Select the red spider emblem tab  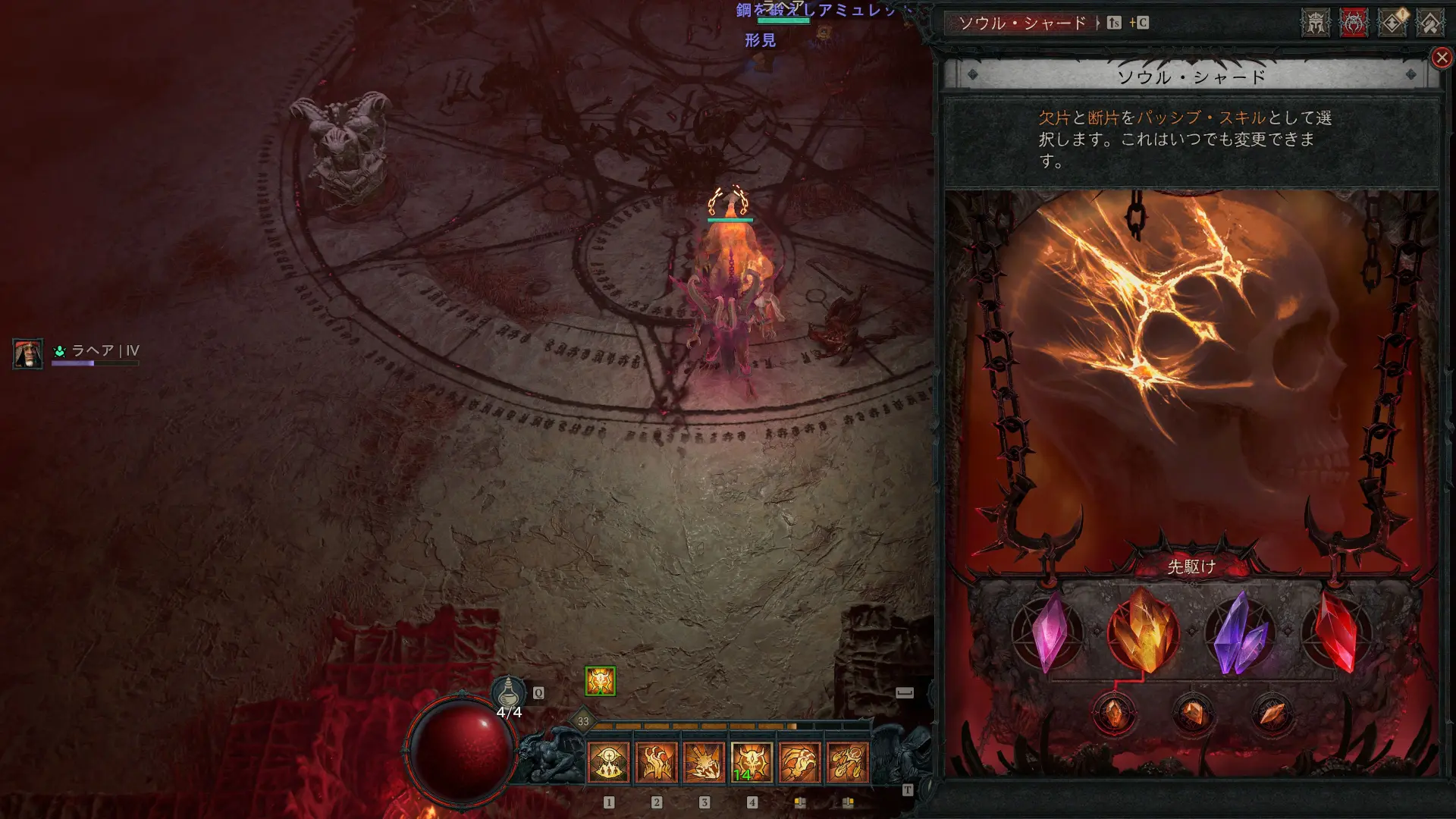pos(1354,23)
